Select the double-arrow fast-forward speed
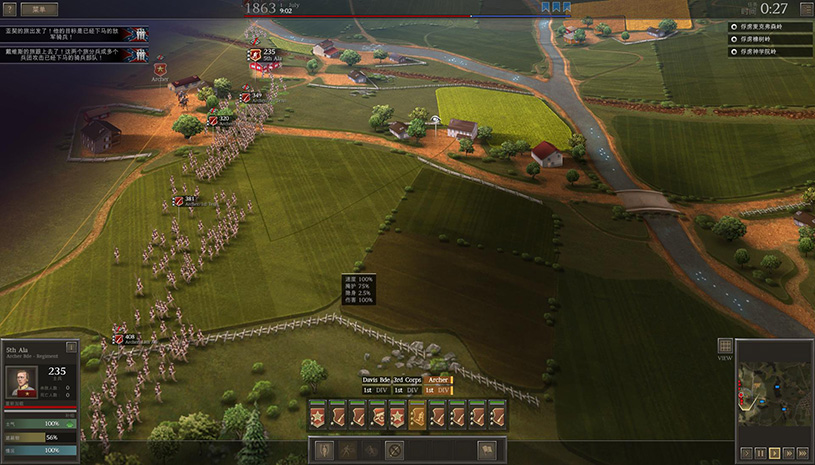815x465 pixels. coord(788,453)
